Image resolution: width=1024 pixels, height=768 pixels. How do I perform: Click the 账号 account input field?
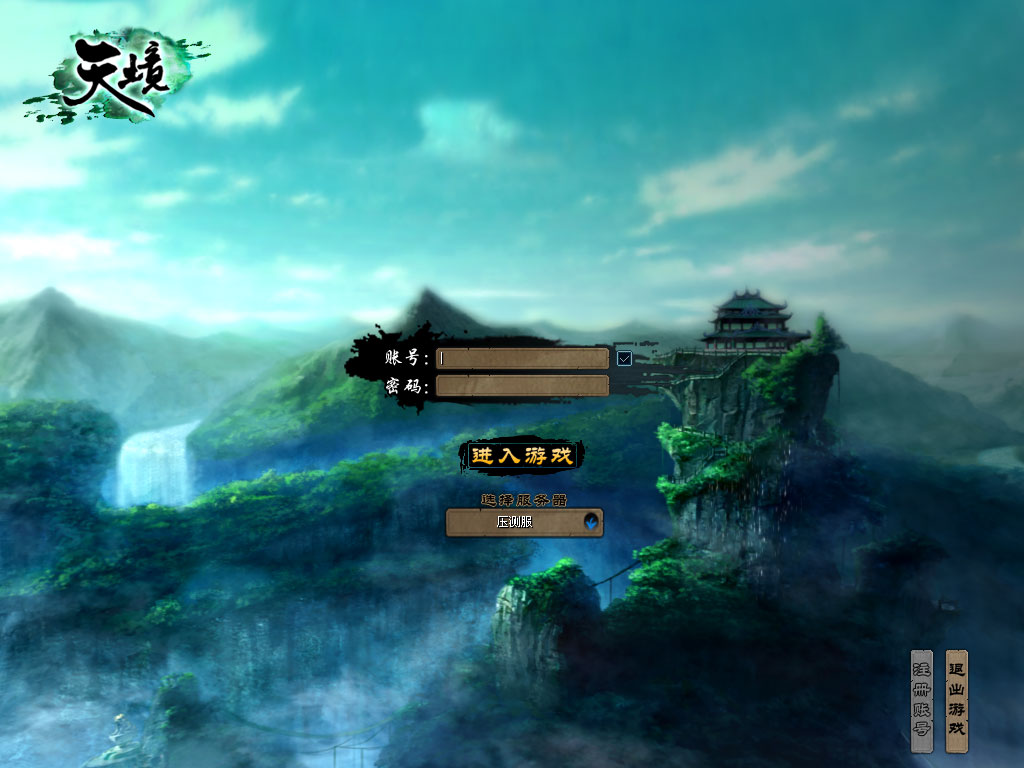pos(522,358)
